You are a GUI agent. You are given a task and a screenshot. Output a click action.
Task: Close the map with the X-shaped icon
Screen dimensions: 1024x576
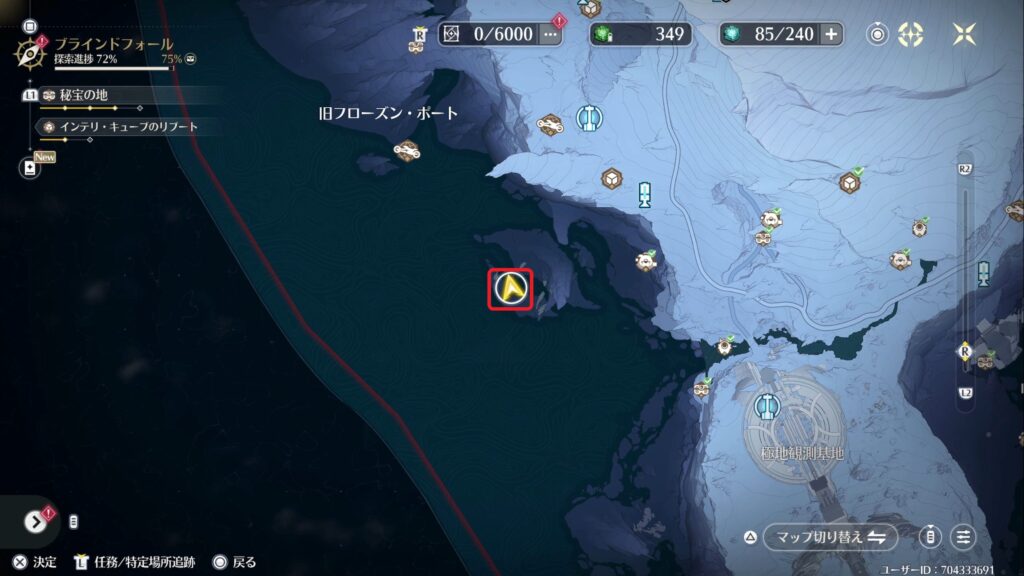964,34
